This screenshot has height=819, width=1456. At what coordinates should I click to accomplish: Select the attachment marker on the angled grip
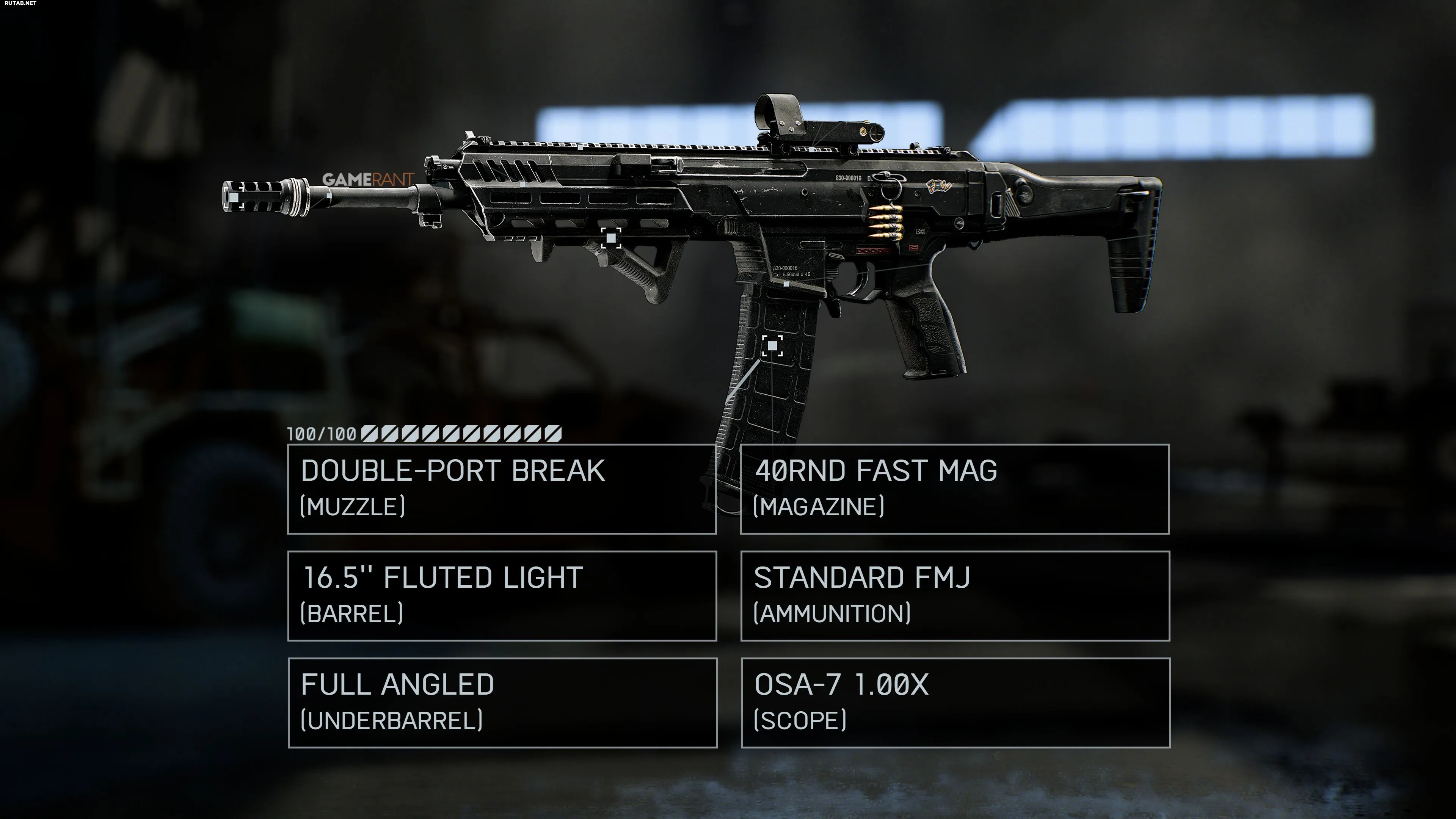pos(610,238)
